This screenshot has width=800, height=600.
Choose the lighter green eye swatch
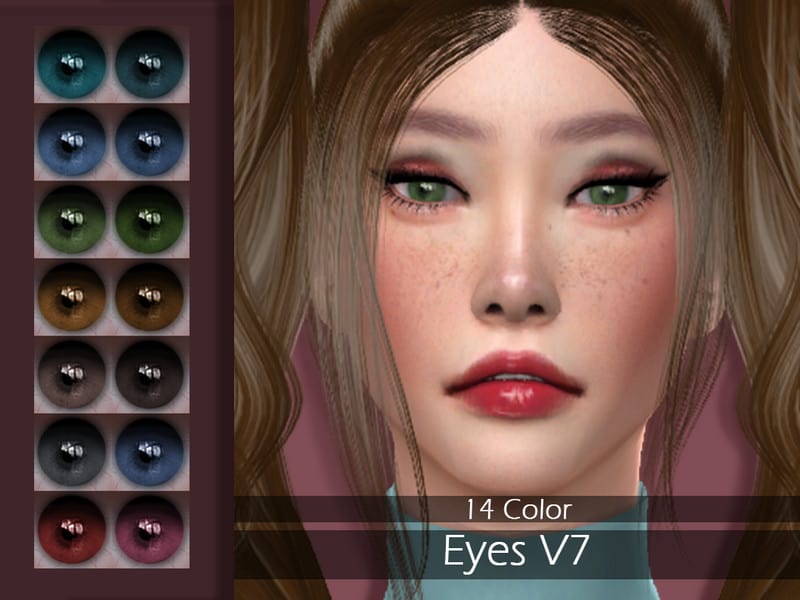click(72, 219)
